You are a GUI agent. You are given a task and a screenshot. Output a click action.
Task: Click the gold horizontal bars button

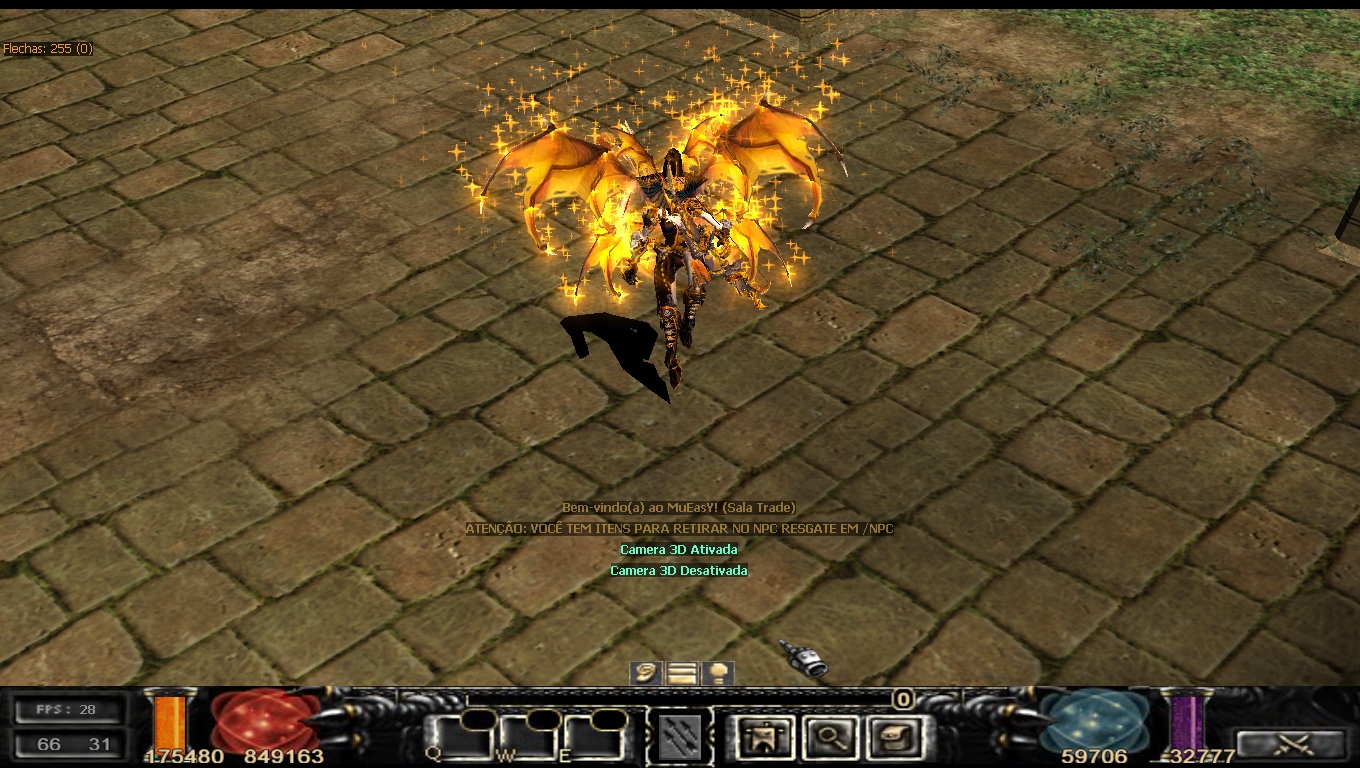tap(682, 673)
